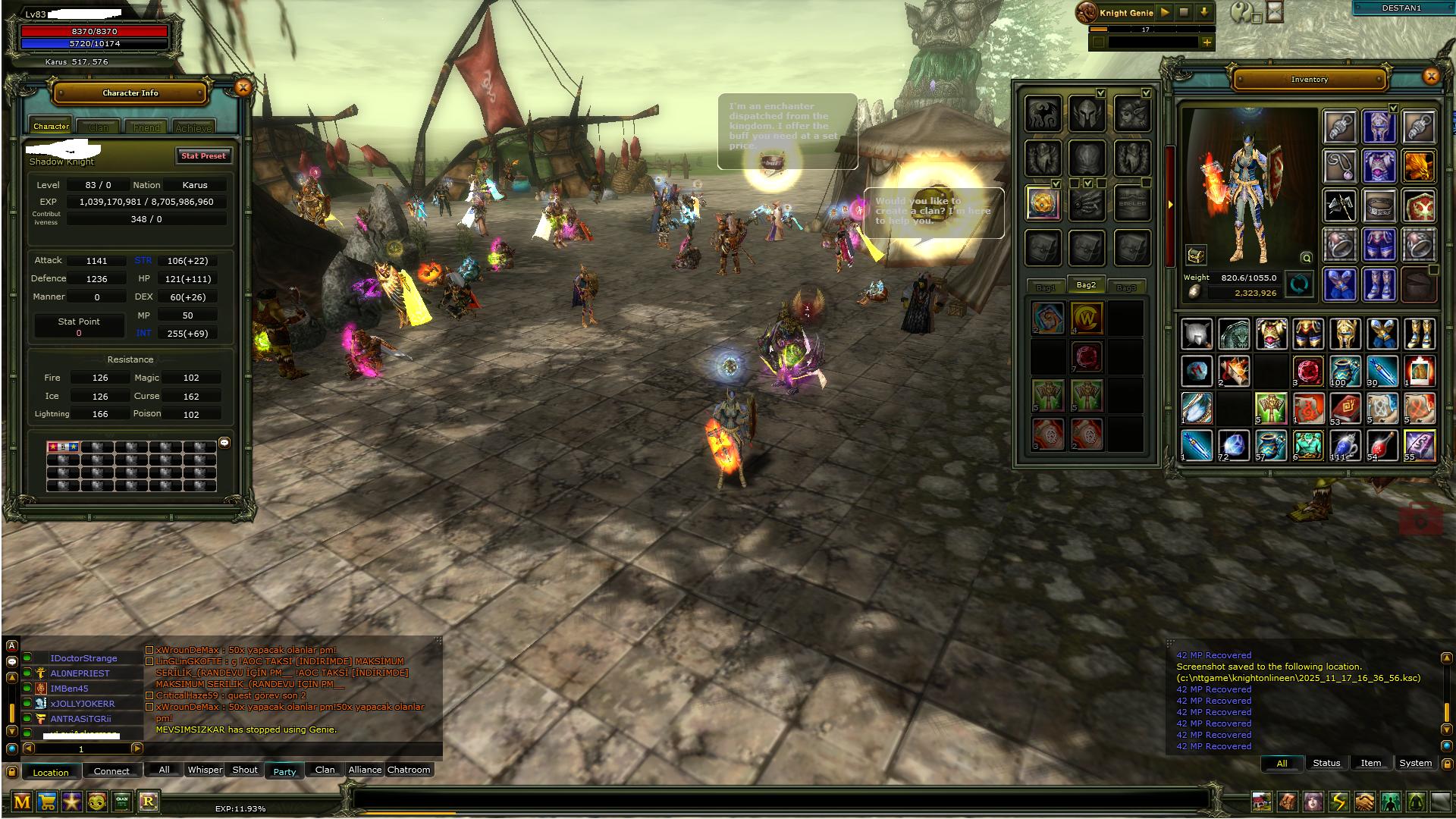The height and width of the screenshot is (819, 1456).
Task: Open the clan board icon
Action: click(122, 802)
